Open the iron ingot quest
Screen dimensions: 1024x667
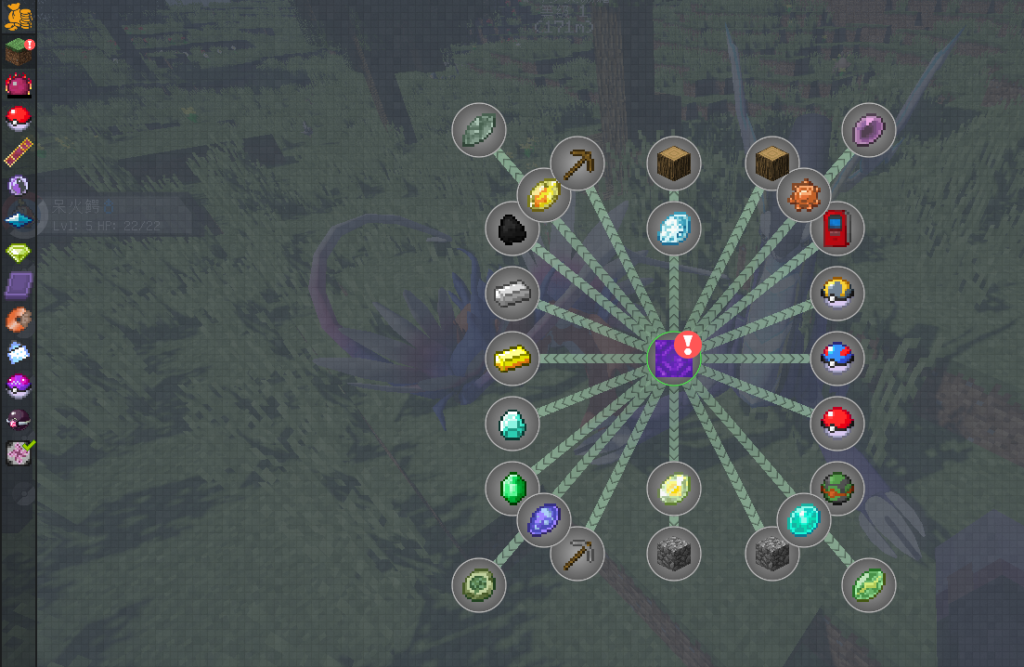pos(512,293)
